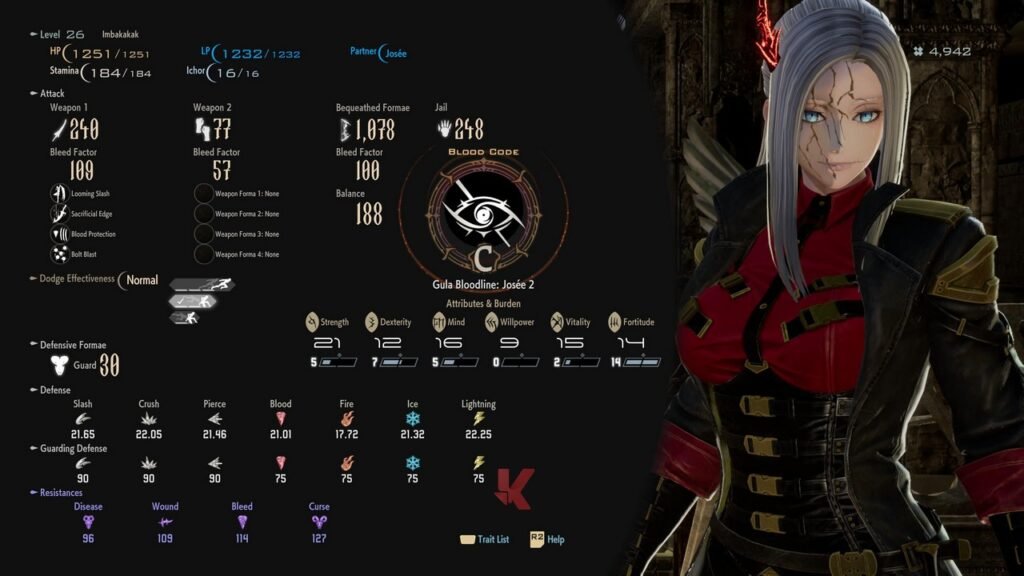The width and height of the screenshot is (1024, 576).
Task: Select the Jail hand icon
Action: (x=444, y=129)
